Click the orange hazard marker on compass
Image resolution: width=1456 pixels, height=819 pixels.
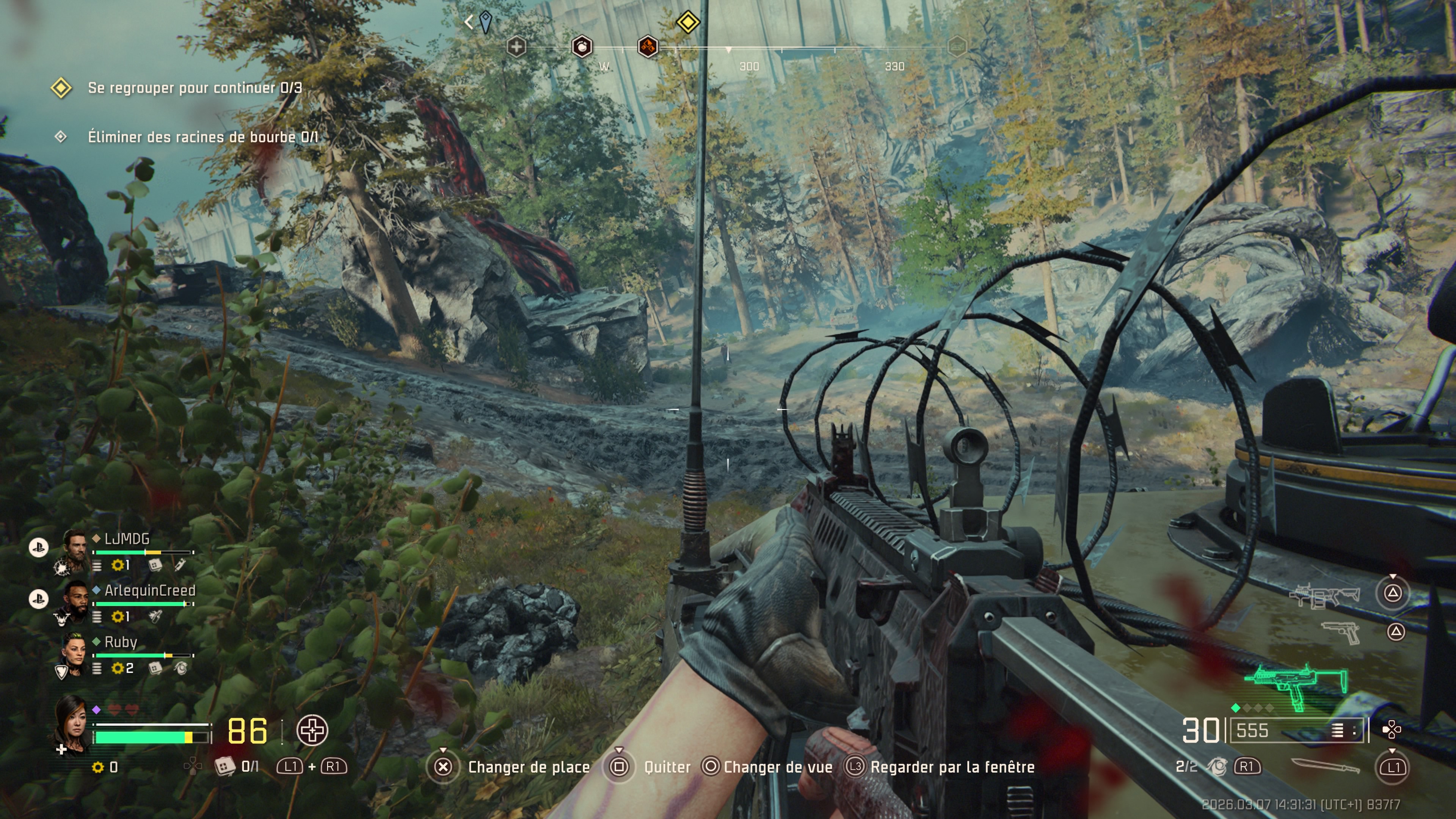click(648, 46)
